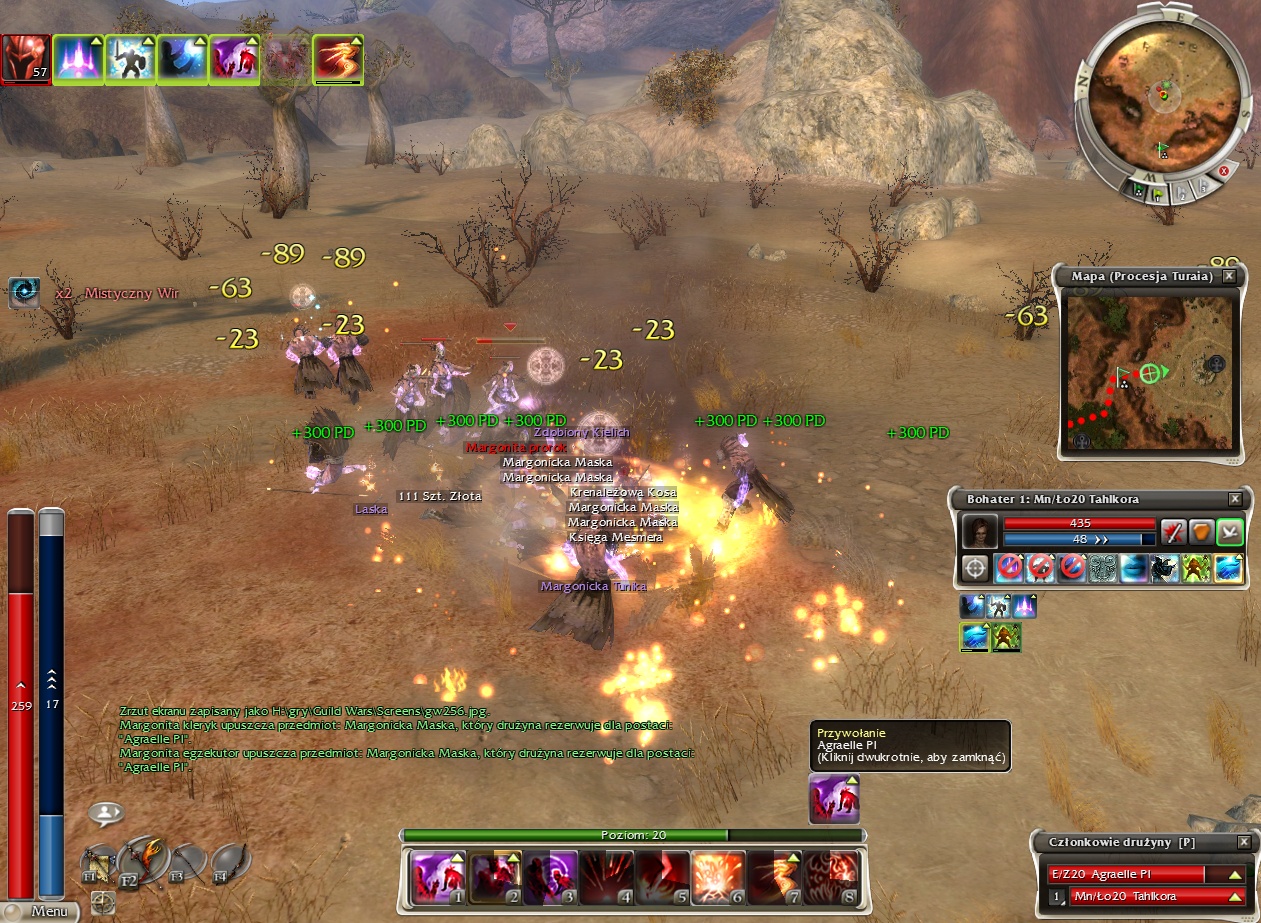This screenshot has height=923, width=1261.
Task: Set hero to guard shield mode
Action: 1200,531
